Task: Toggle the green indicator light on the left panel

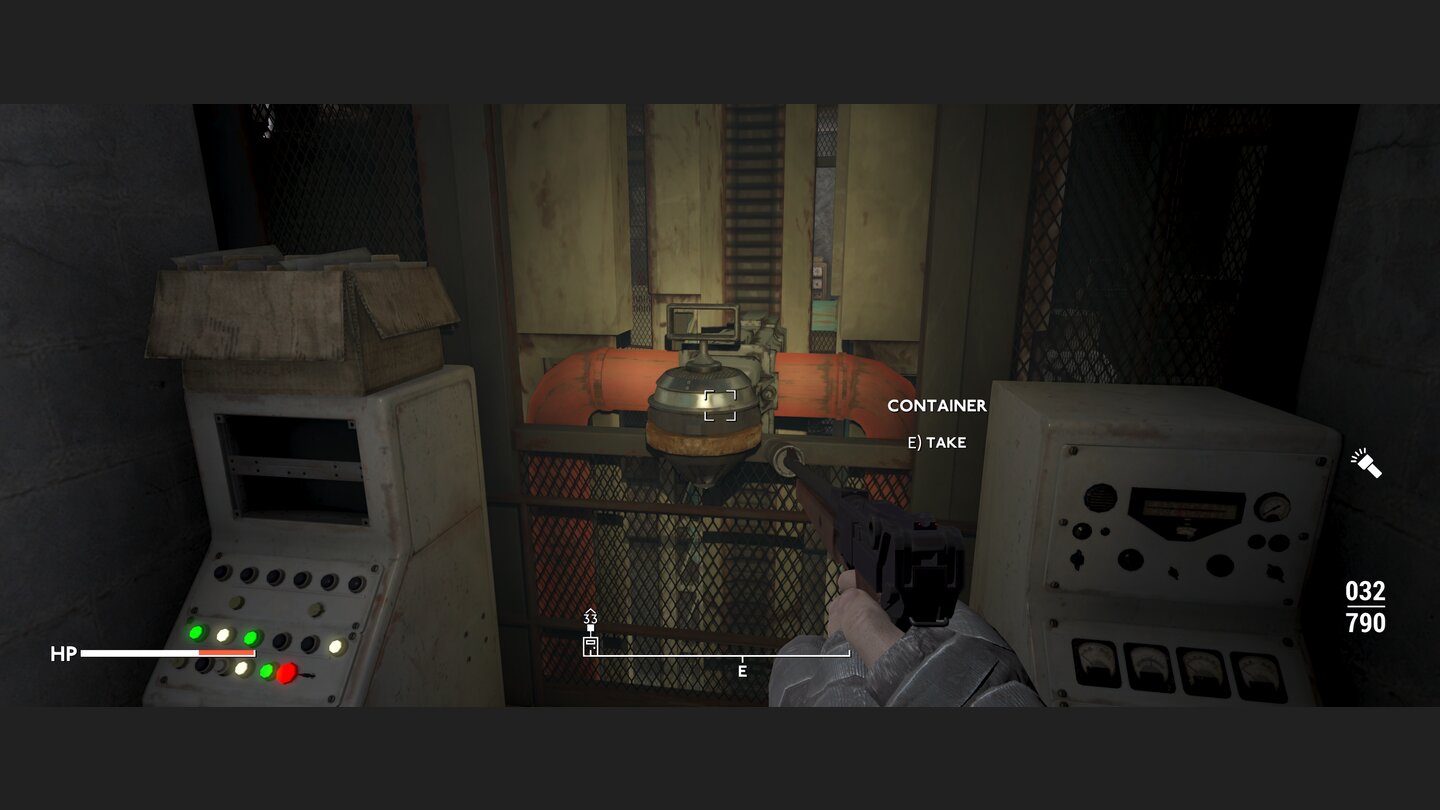Action: (196, 632)
